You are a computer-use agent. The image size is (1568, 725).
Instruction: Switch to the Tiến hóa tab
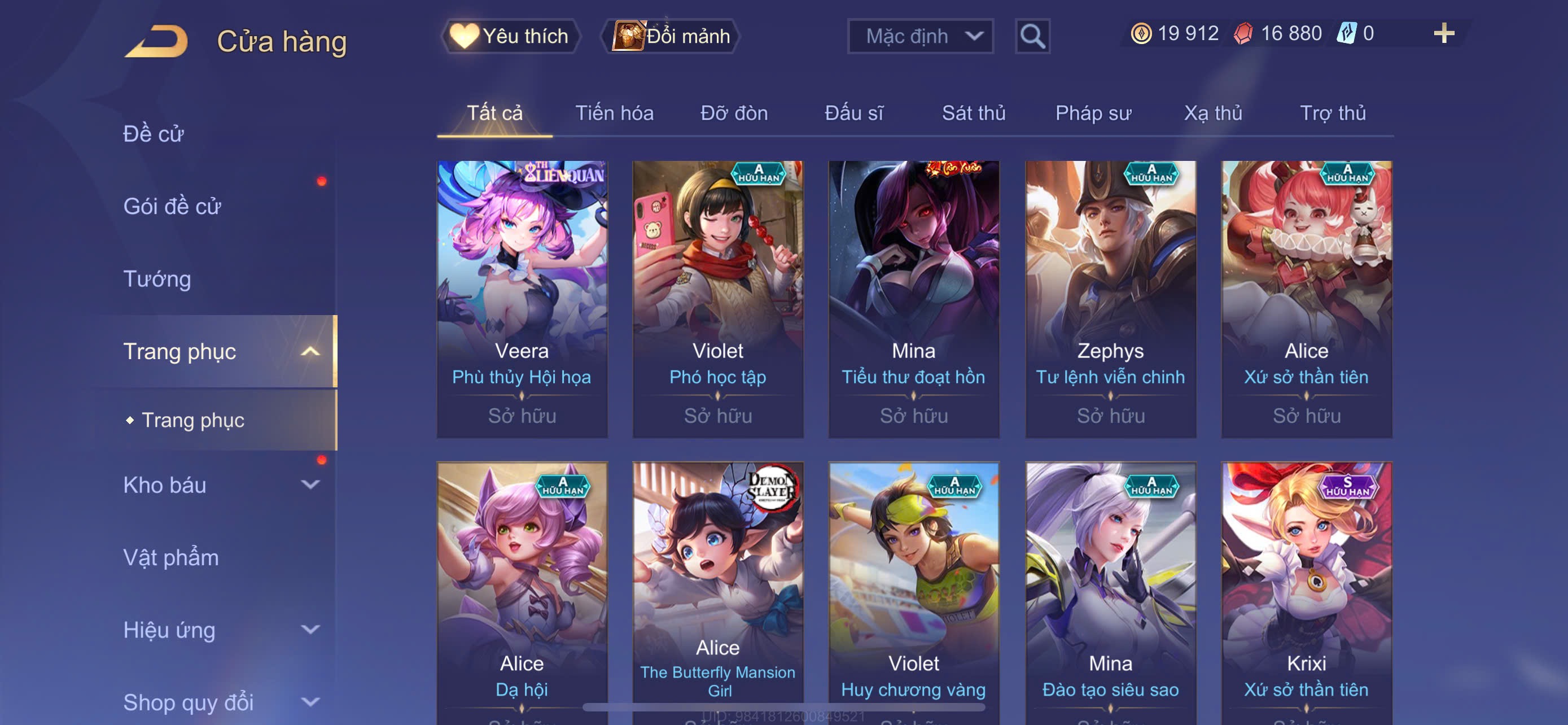tap(614, 113)
